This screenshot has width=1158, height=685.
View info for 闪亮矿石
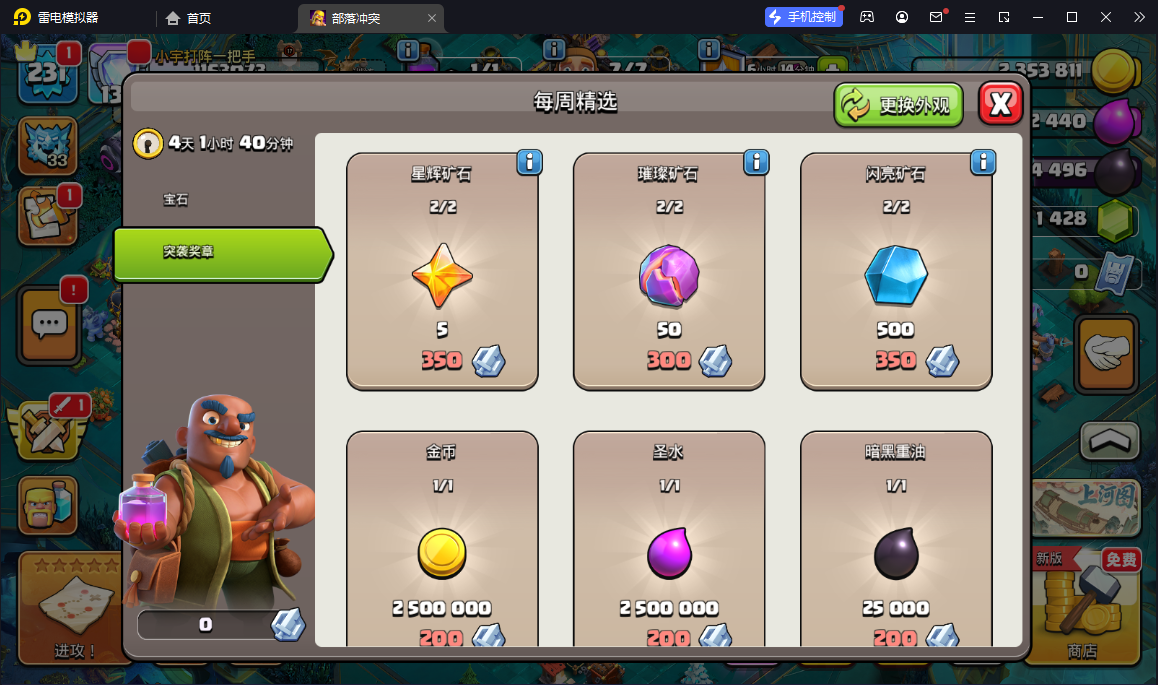983,162
